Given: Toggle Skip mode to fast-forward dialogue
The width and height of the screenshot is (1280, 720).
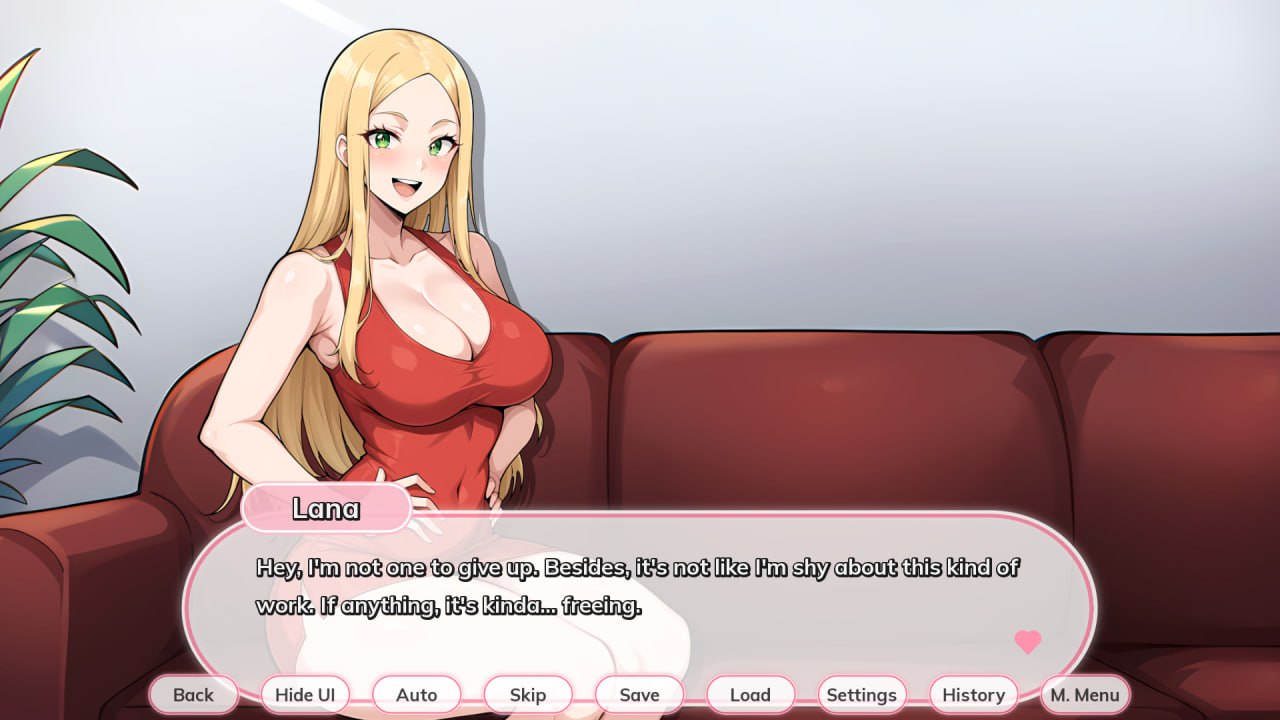Looking at the screenshot, I should (528, 694).
